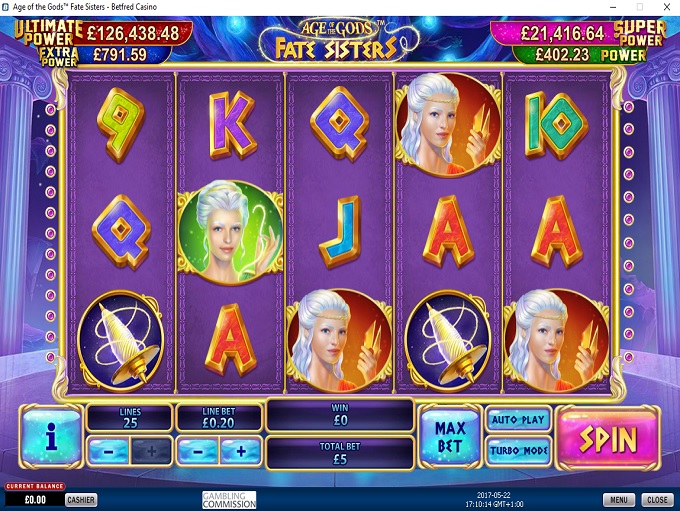Open the casino Menu

tap(618, 500)
